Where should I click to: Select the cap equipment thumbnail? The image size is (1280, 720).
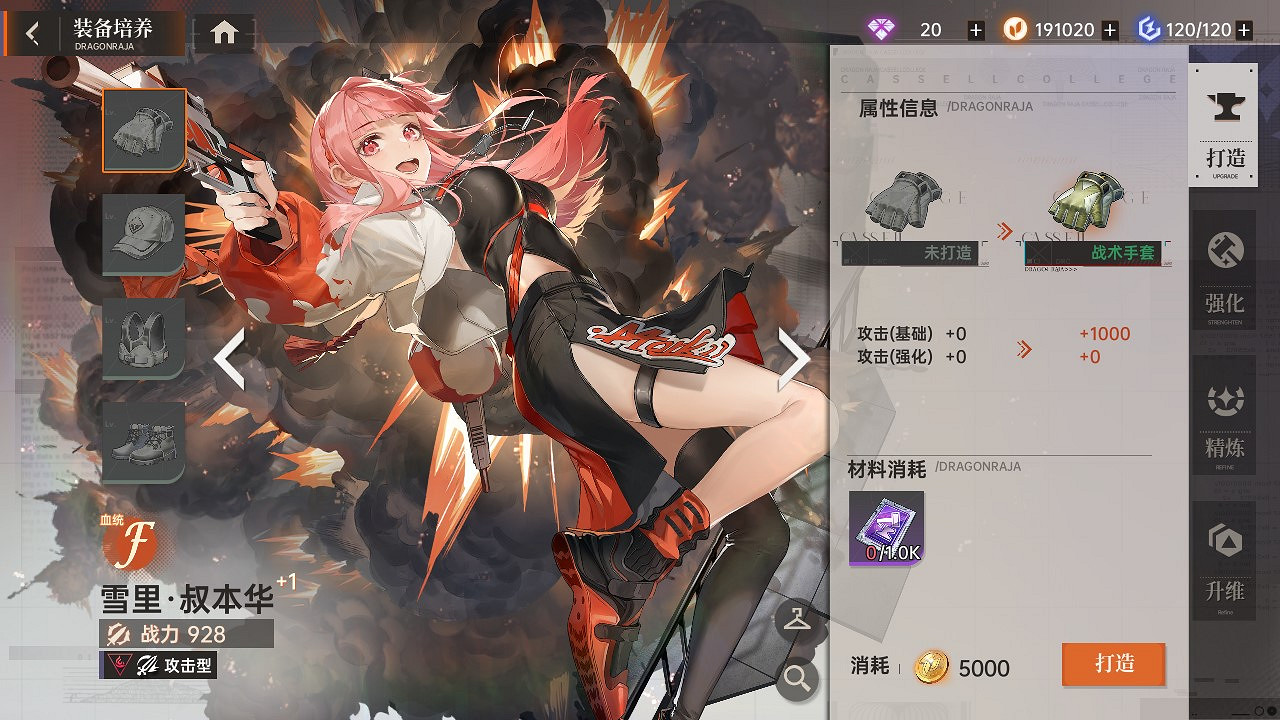[143, 235]
